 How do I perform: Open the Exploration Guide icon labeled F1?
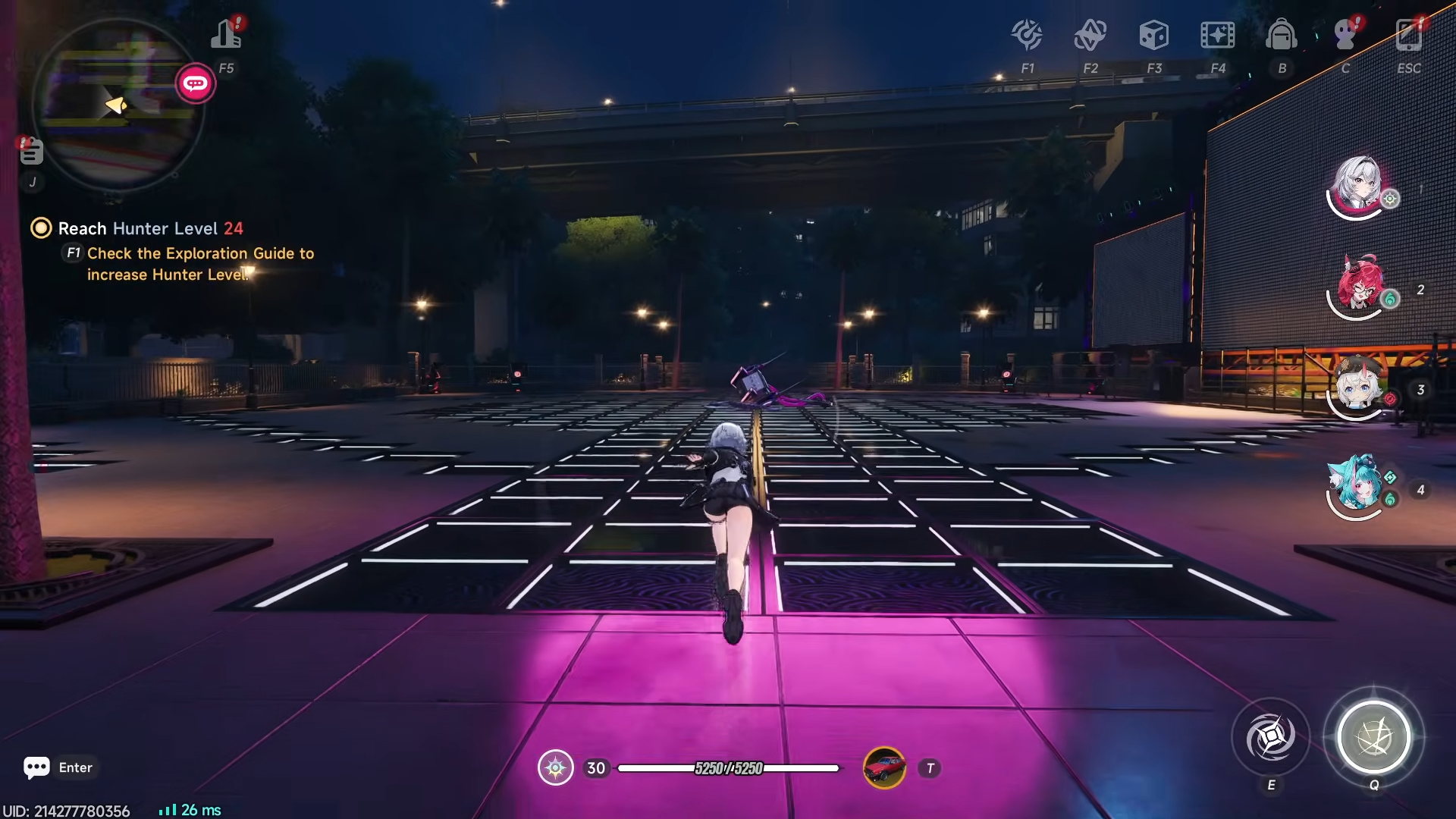[x=1028, y=35]
